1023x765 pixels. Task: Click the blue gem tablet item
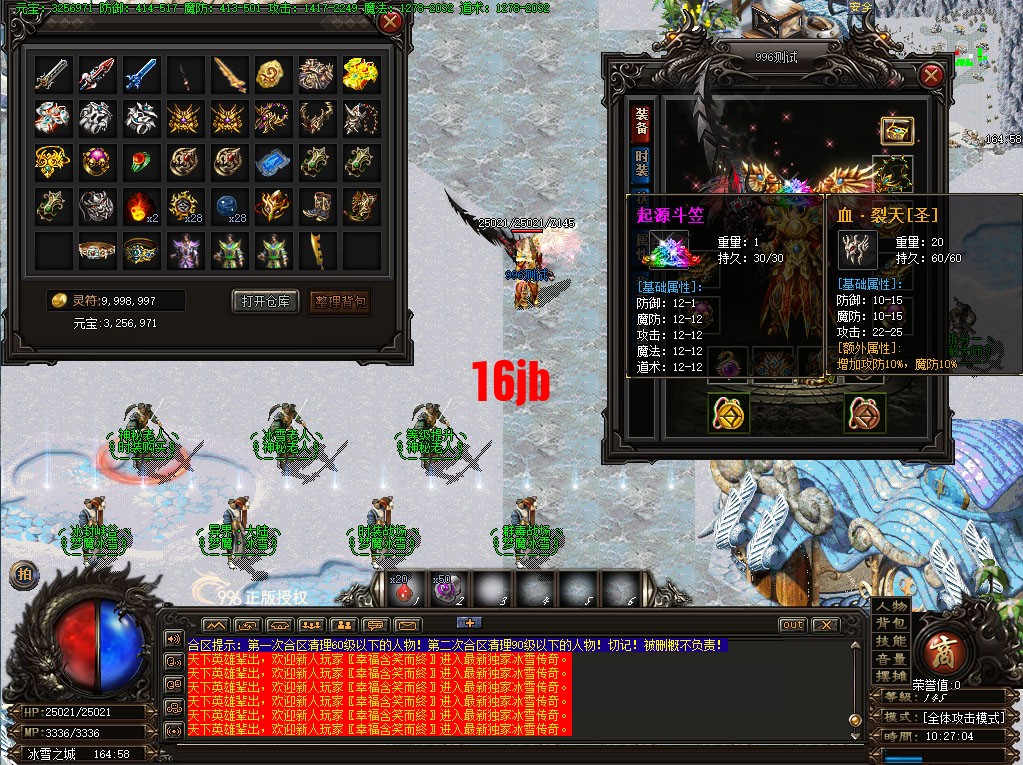273,163
